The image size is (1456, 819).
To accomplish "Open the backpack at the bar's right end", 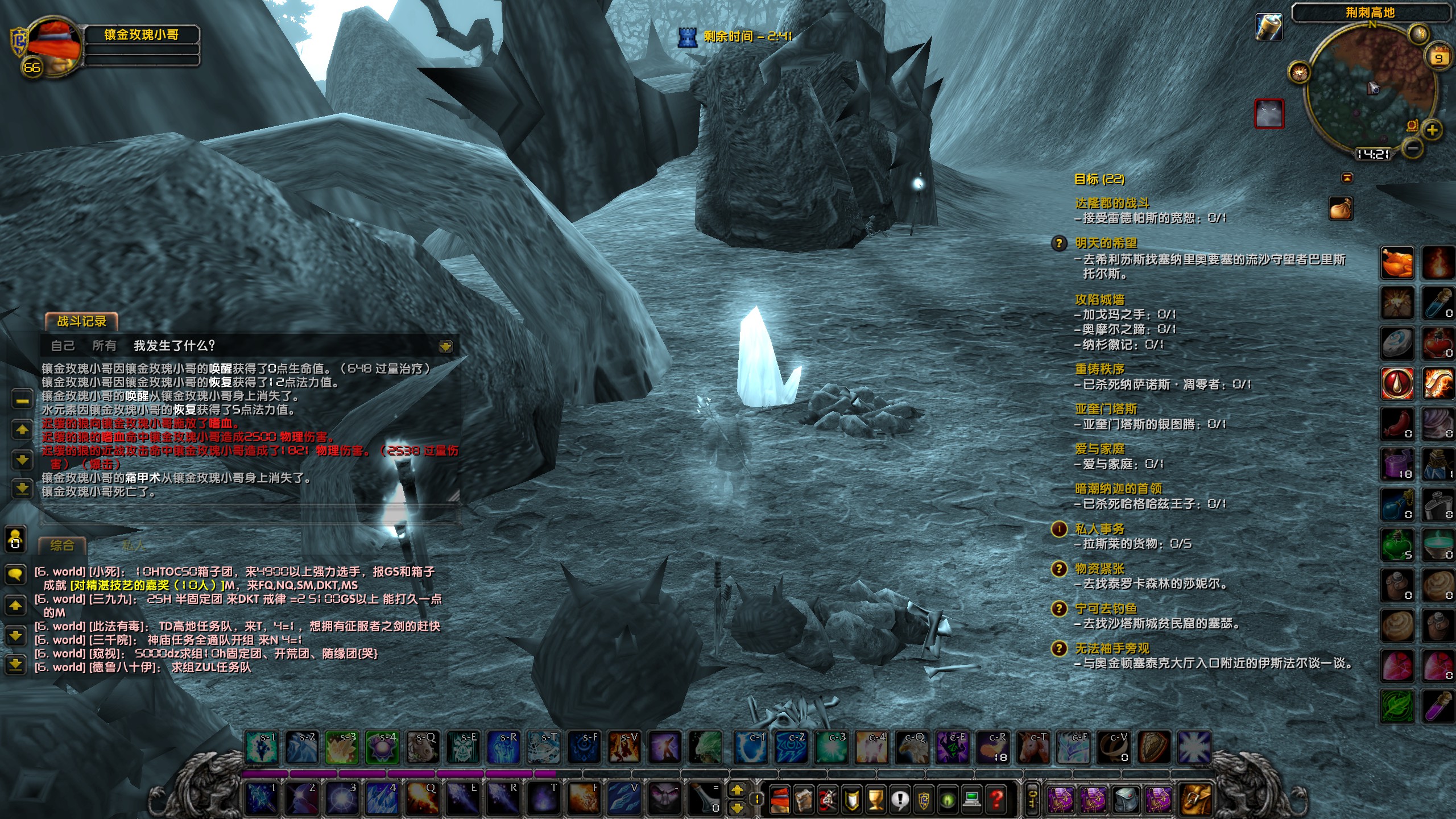I will point(1196,800).
